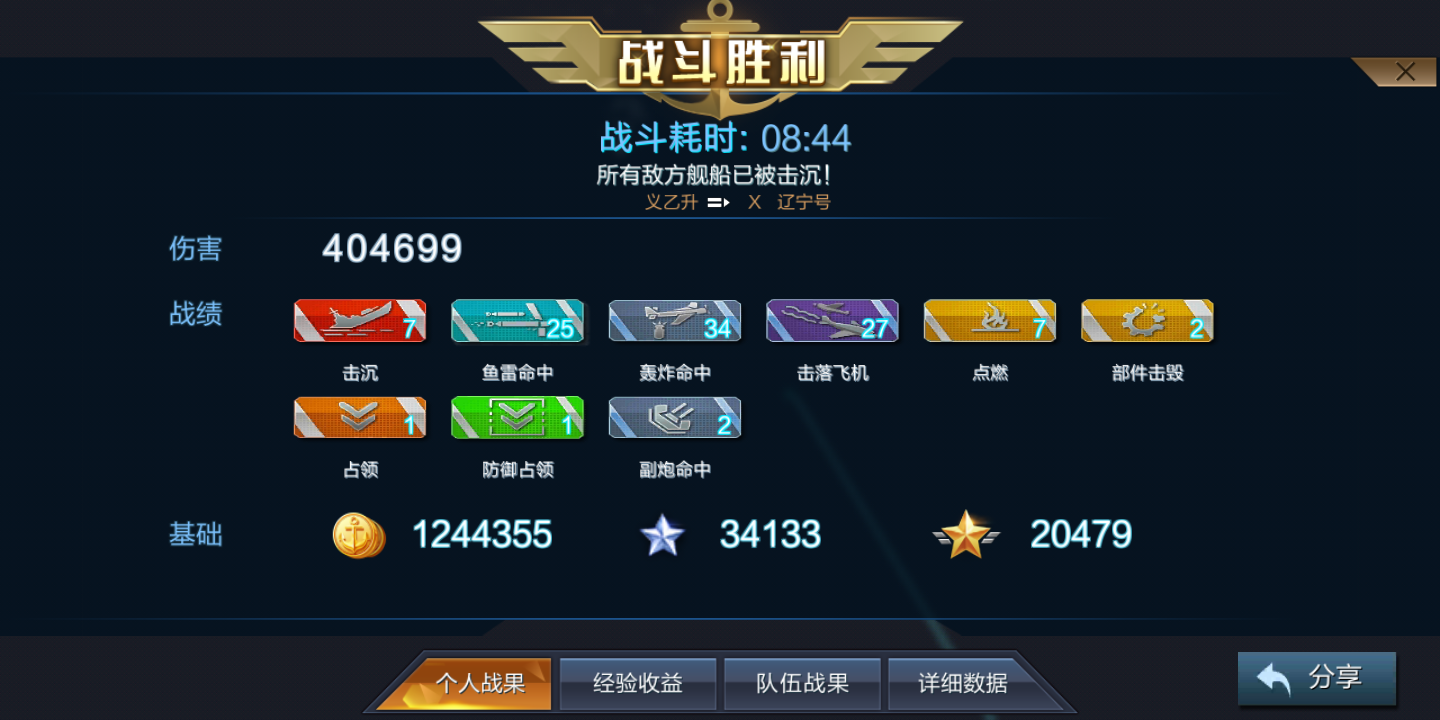Screen dimensions: 1440x720
Task: Click the gold coin currency icon
Action: tap(358, 535)
